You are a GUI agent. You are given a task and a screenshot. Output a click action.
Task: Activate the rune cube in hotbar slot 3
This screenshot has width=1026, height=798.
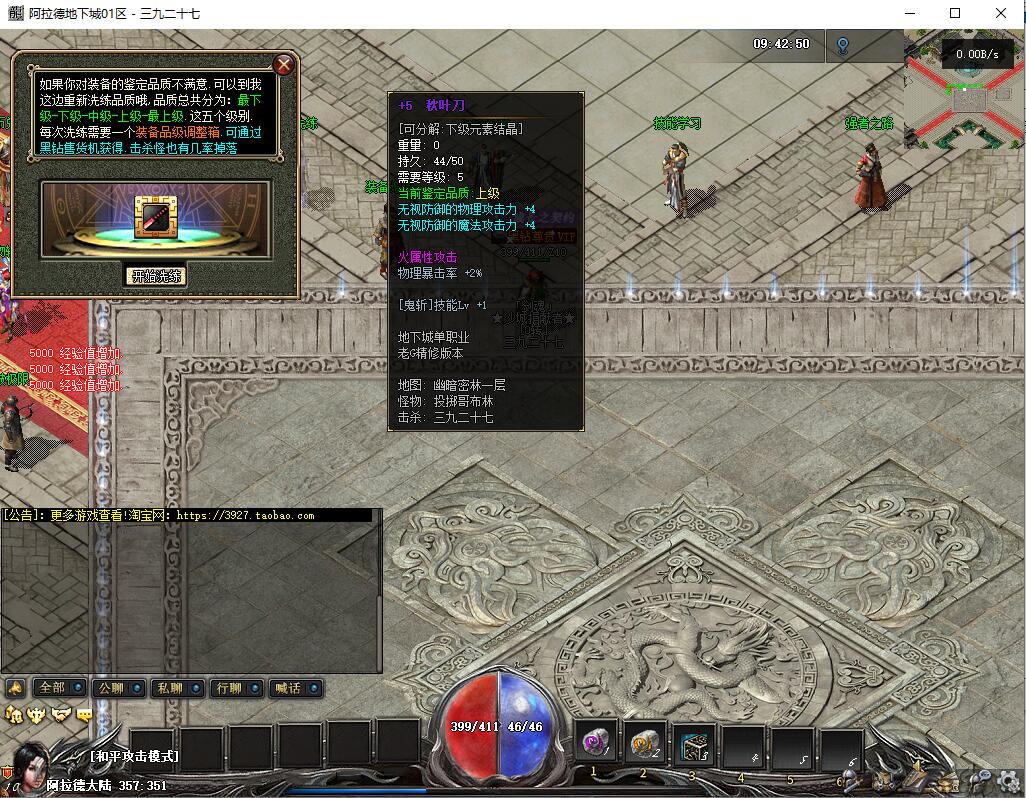[694, 744]
